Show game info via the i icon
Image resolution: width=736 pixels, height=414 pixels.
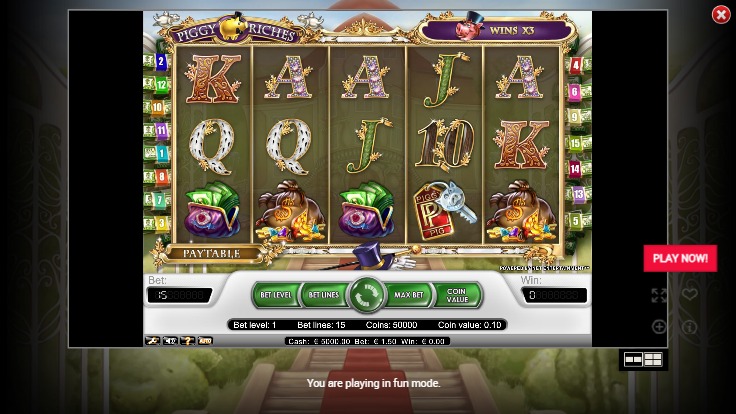click(690, 326)
